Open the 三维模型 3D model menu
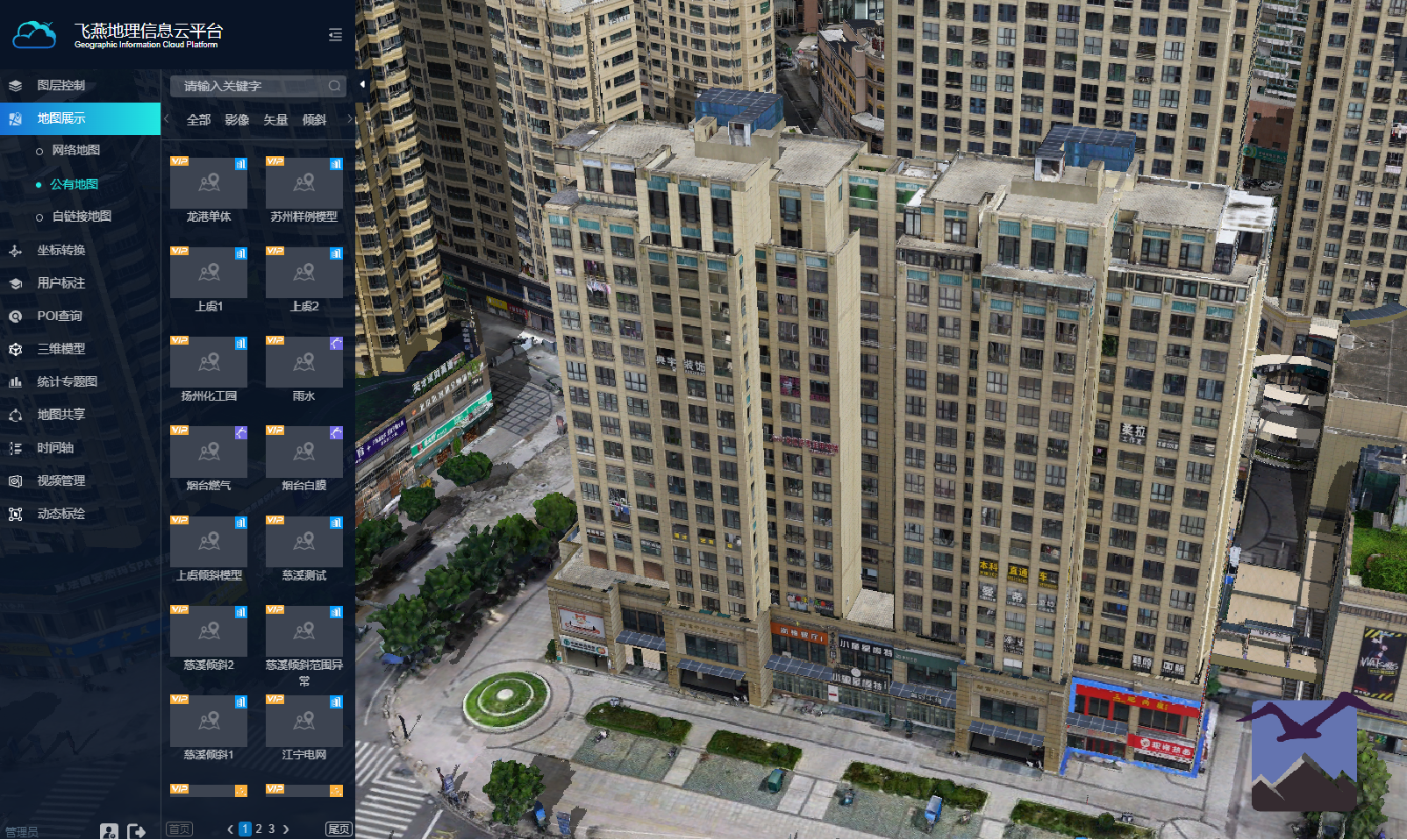Viewport: 1407px width, 840px height. pyautogui.click(x=61, y=349)
